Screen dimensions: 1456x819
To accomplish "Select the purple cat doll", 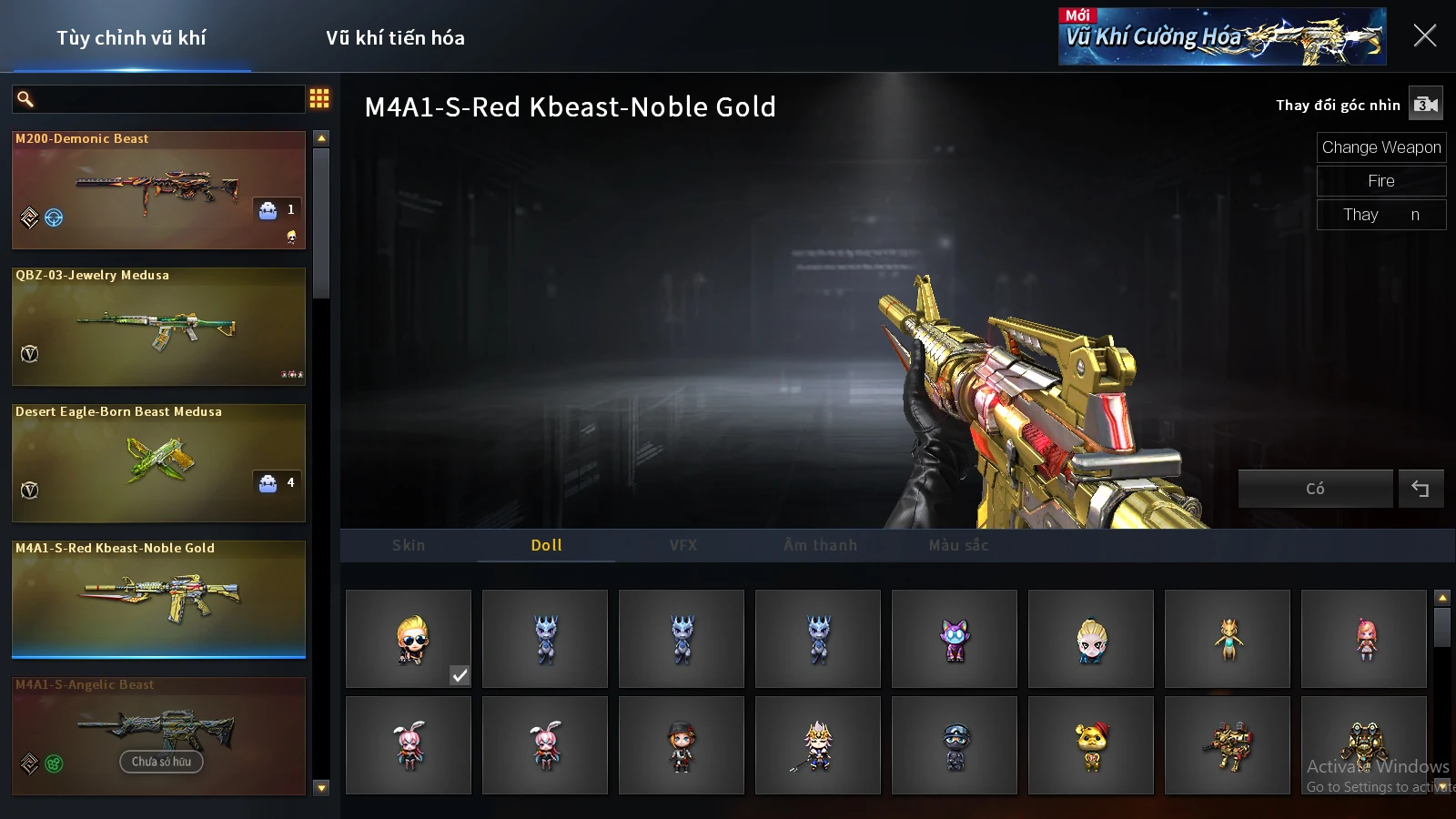I will (955, 639).
